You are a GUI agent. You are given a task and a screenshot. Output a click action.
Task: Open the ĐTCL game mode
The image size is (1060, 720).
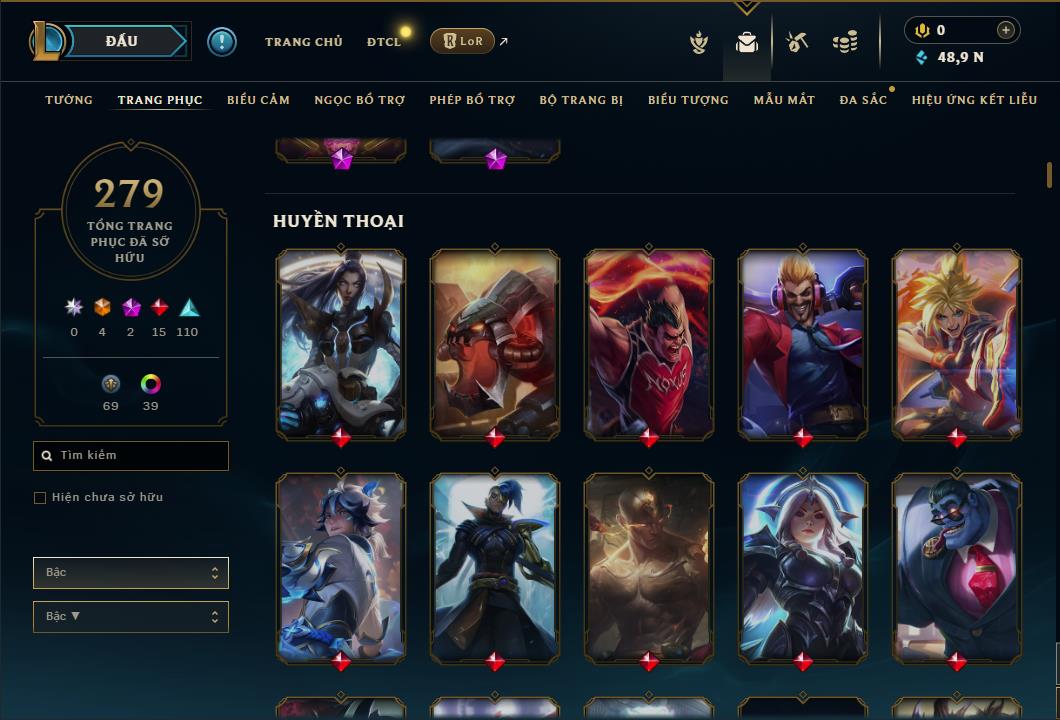(383, 42)
